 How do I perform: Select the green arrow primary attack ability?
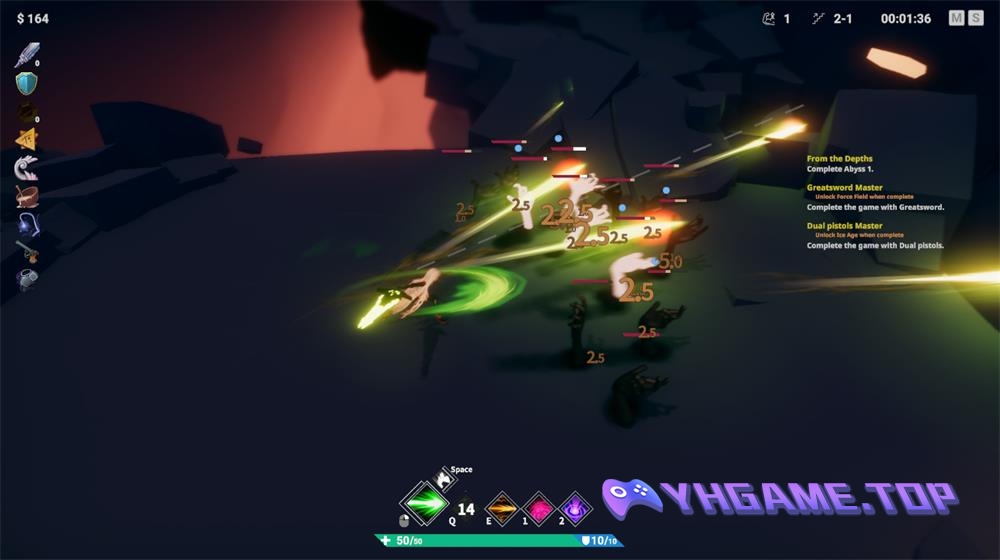423,505
